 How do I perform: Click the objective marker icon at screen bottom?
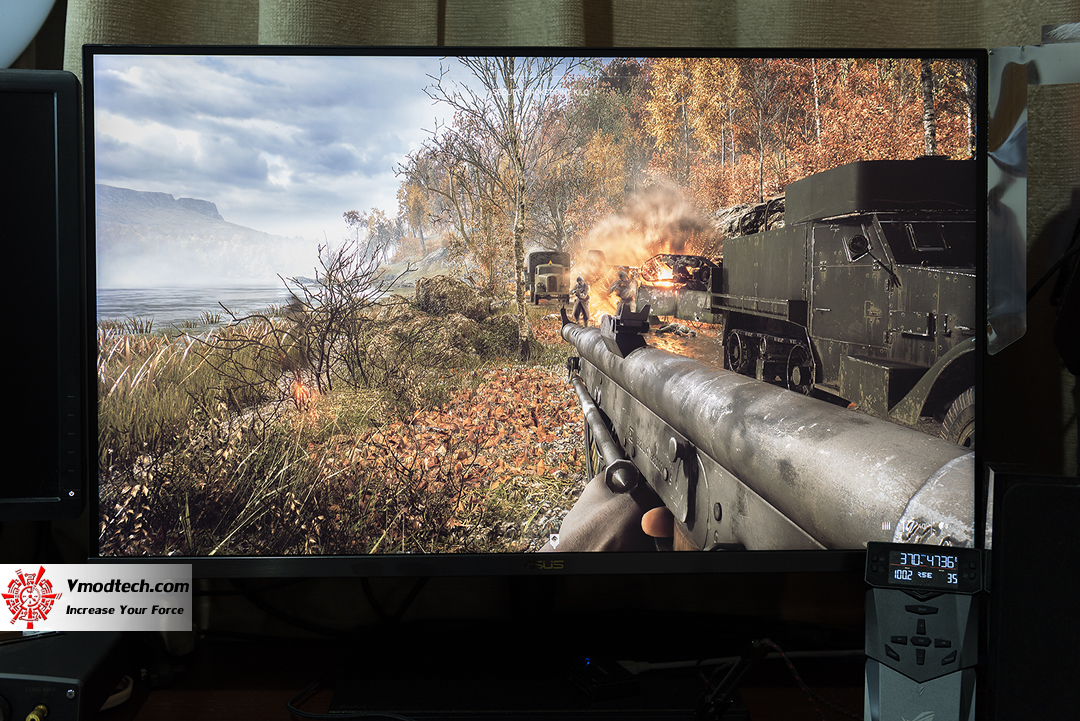[555, 540]
